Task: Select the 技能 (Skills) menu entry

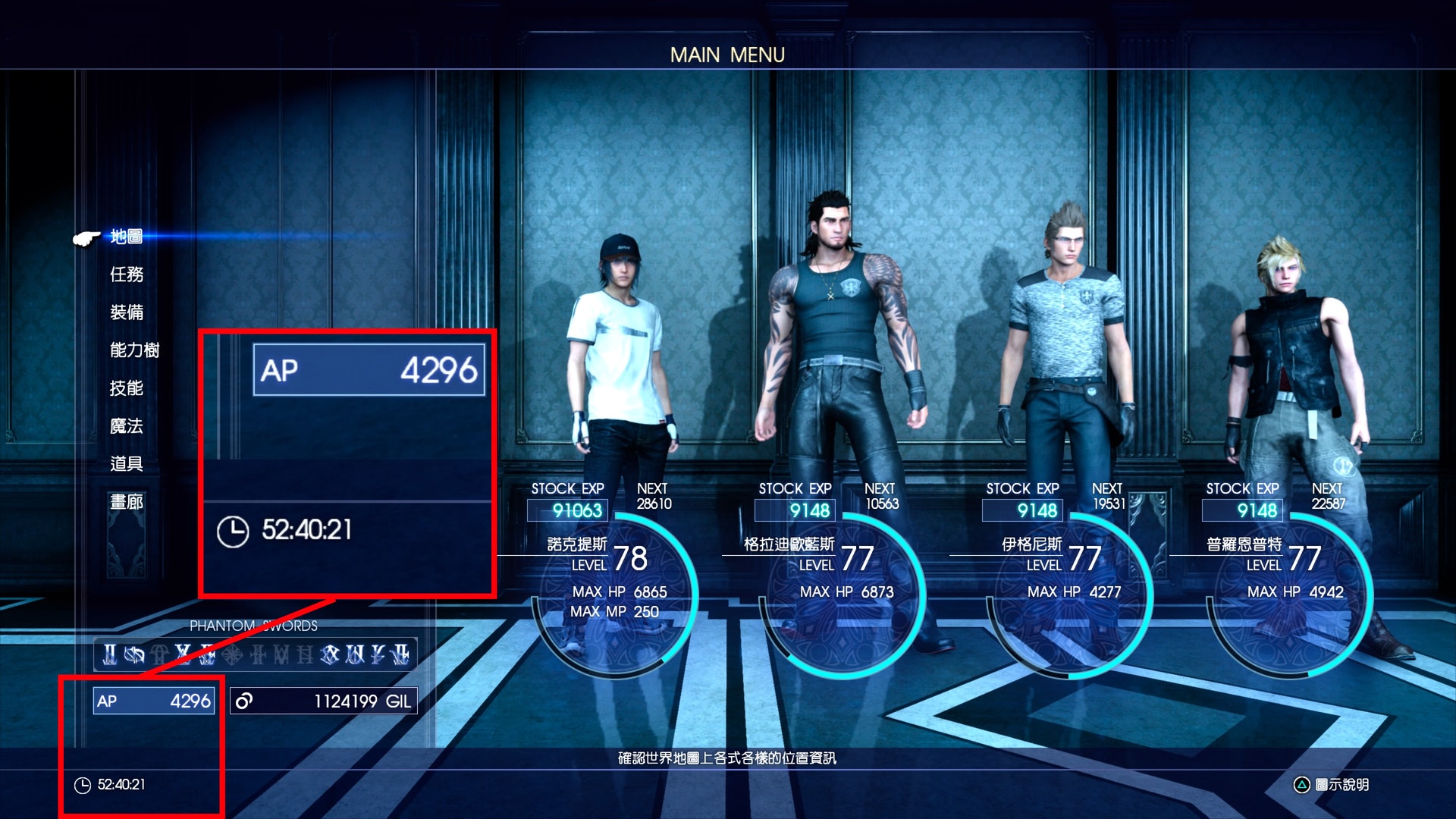Action: 126,388
